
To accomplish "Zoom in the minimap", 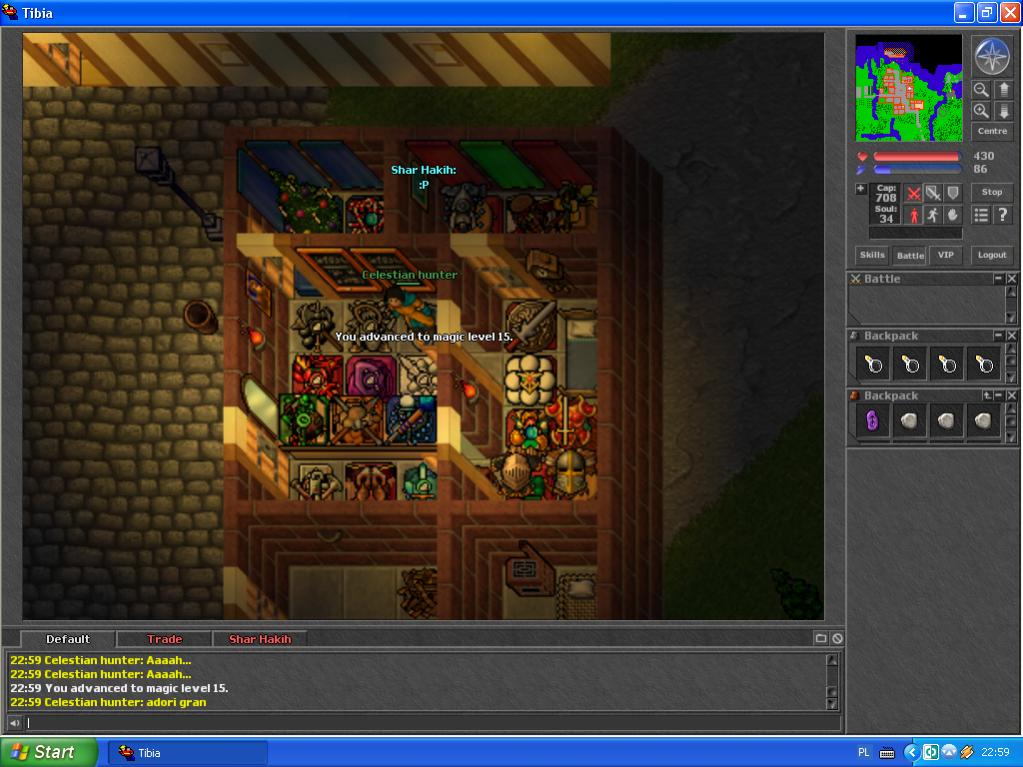I will click(981, 111).
